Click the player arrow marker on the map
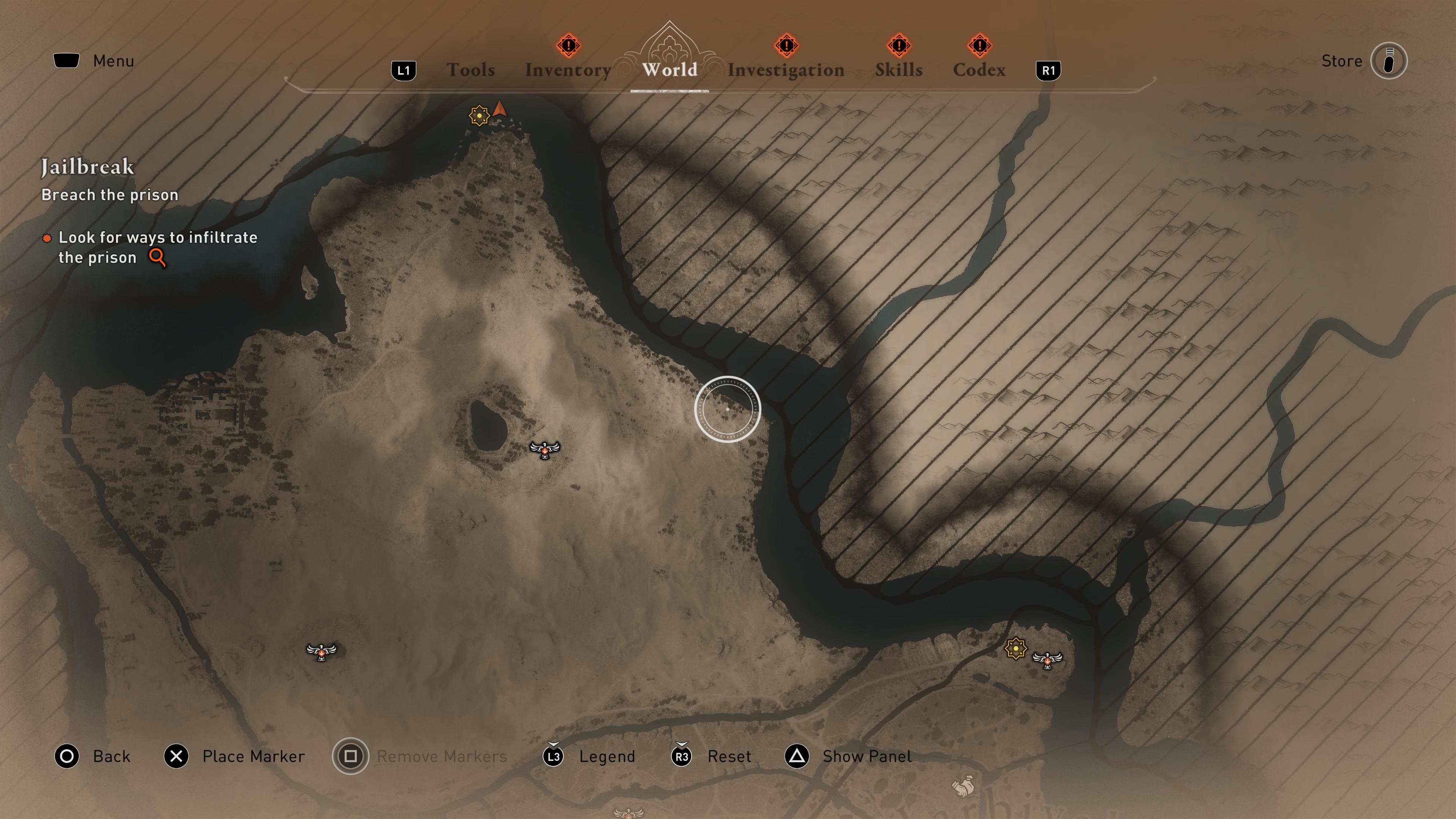This screenshot has height=819, width=1456. pos(500,109)
